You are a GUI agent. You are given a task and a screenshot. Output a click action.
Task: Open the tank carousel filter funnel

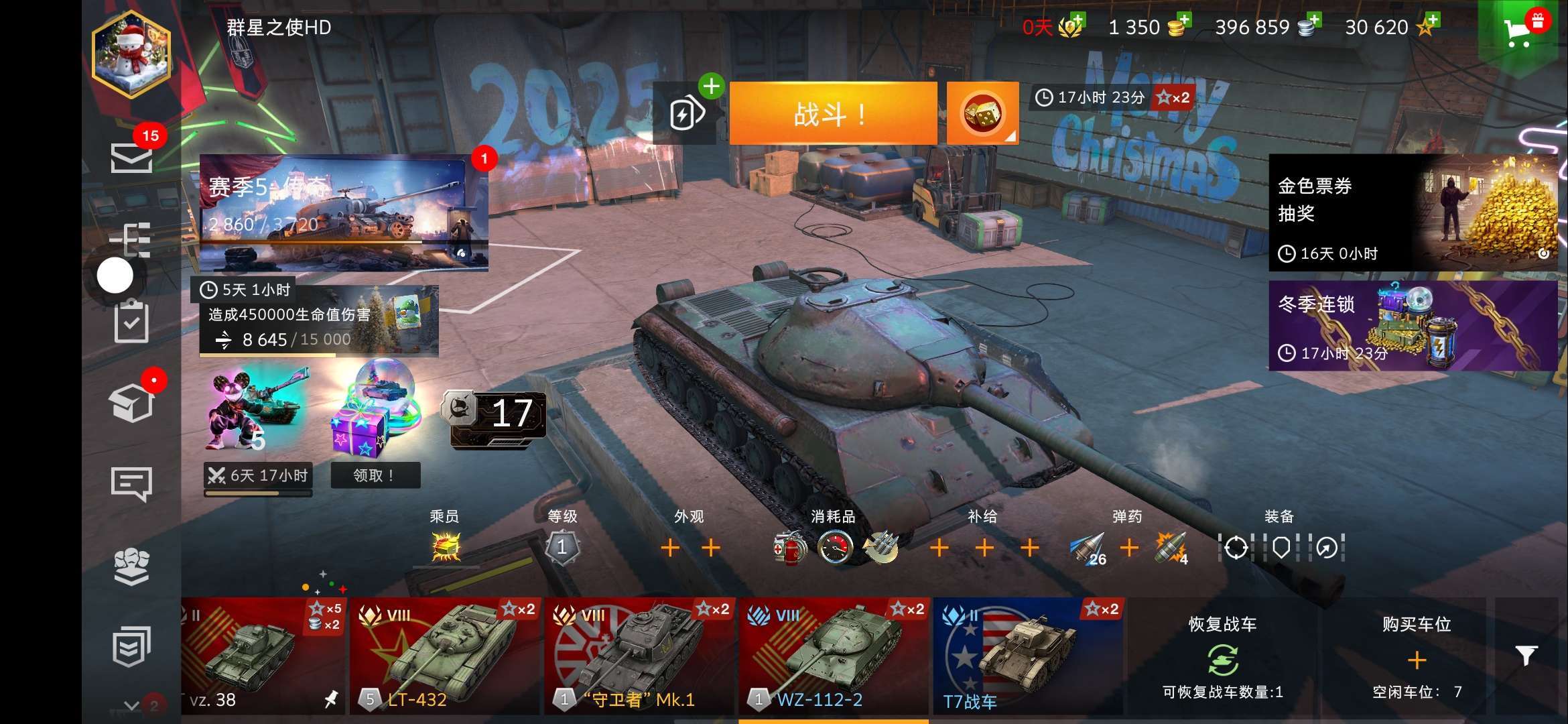click(x=1526, y=656)
